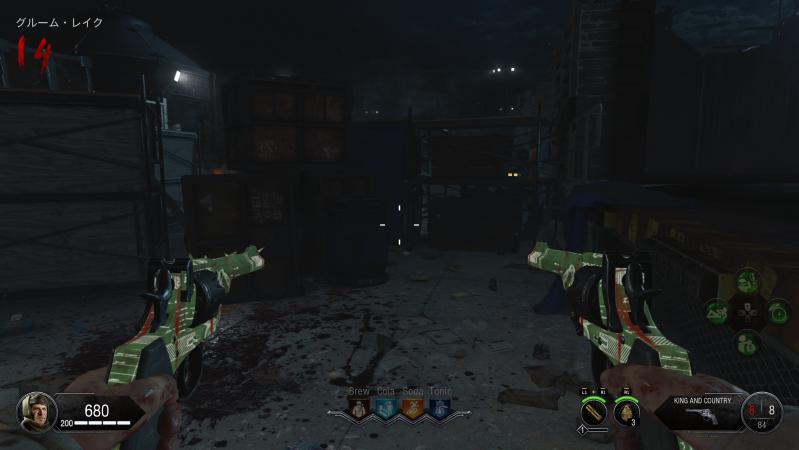The height and width of the screenshot is (450, 799).
Task: Open the elixir selection wheel
Action: (x=746, y=312)
